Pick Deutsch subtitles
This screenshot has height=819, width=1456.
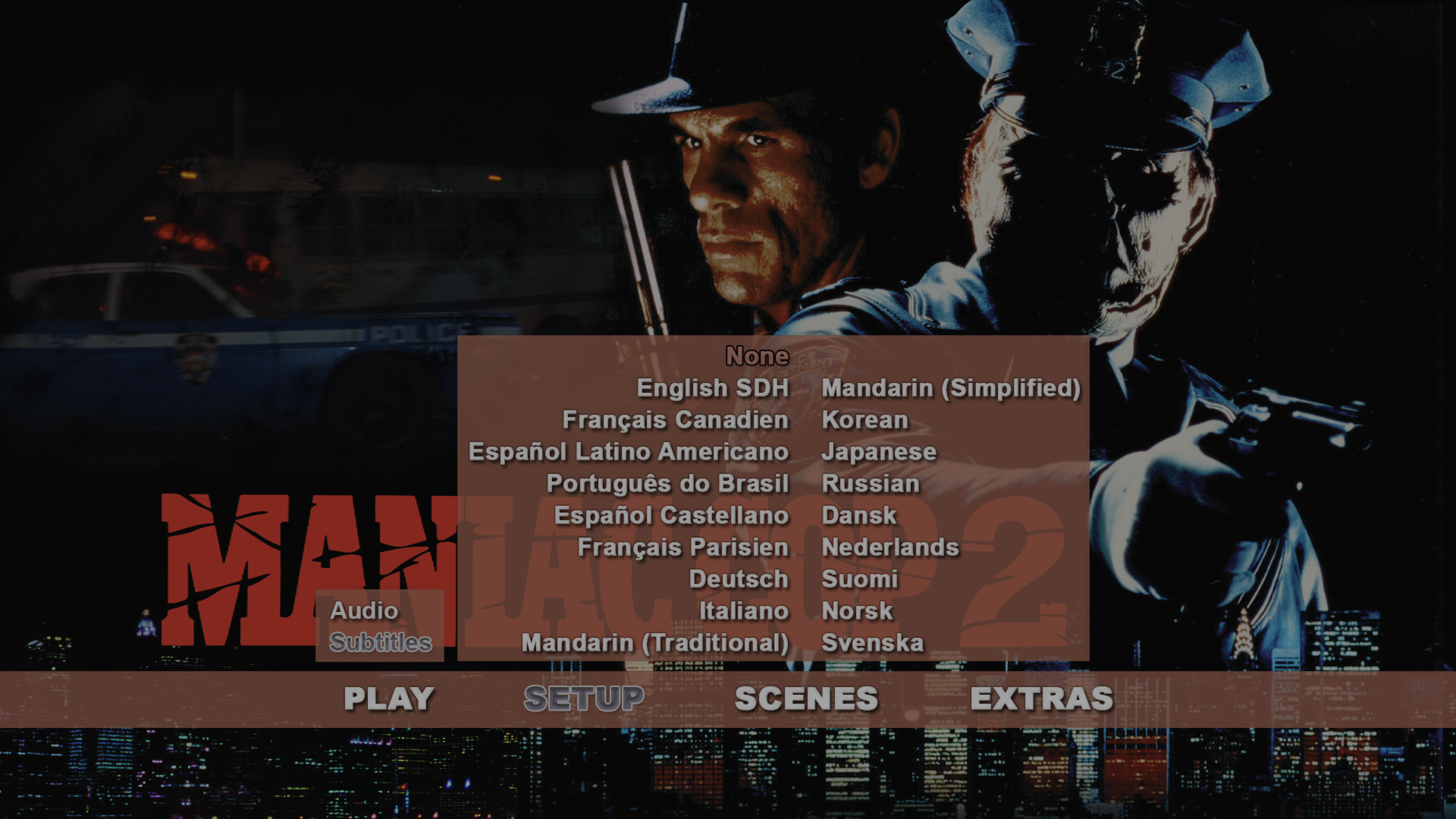[739, 579]
